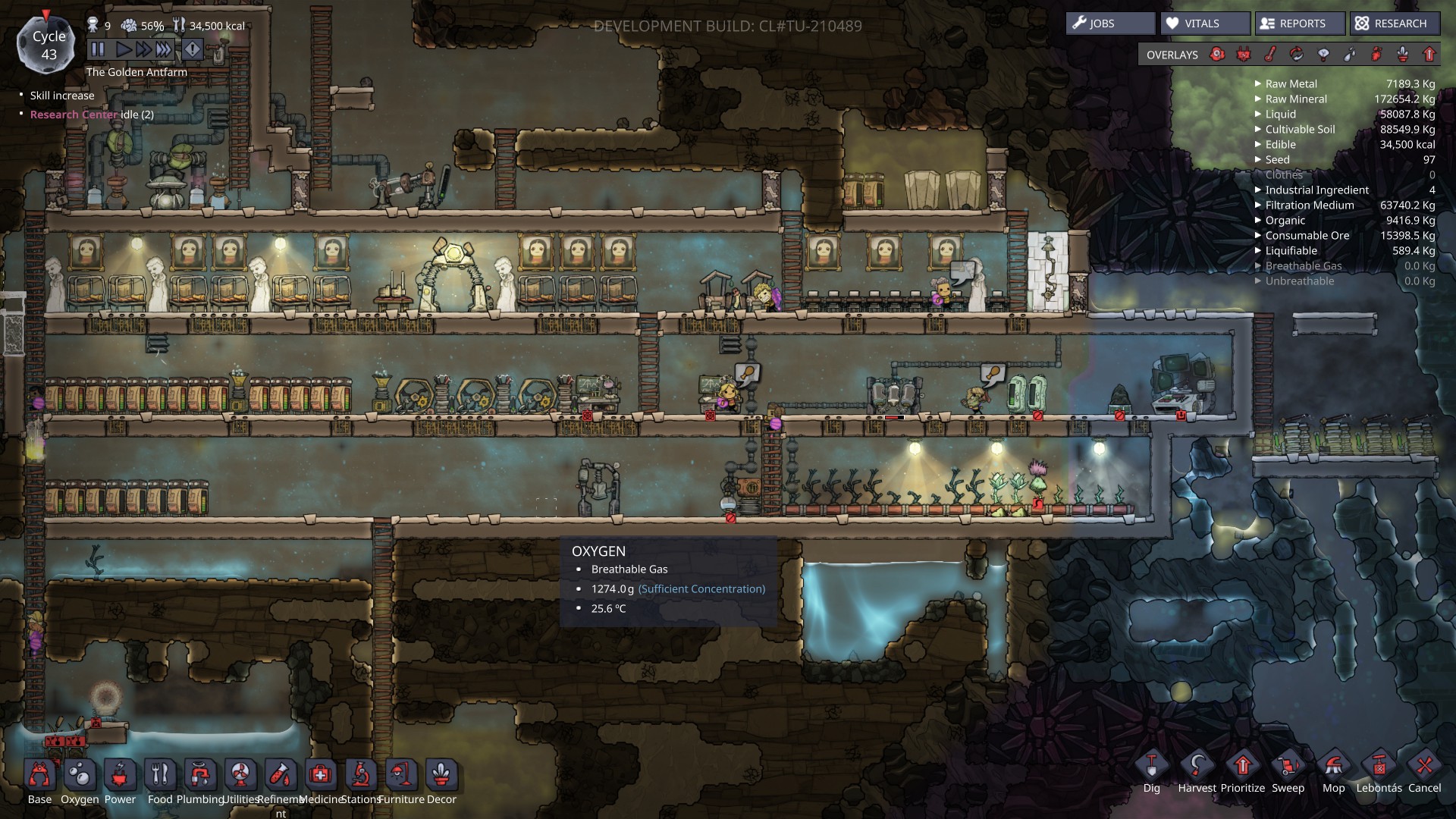Viewport: 1456px width, 819px height.
Task: Open the Oxygen build category
Action: coord(80,775)
